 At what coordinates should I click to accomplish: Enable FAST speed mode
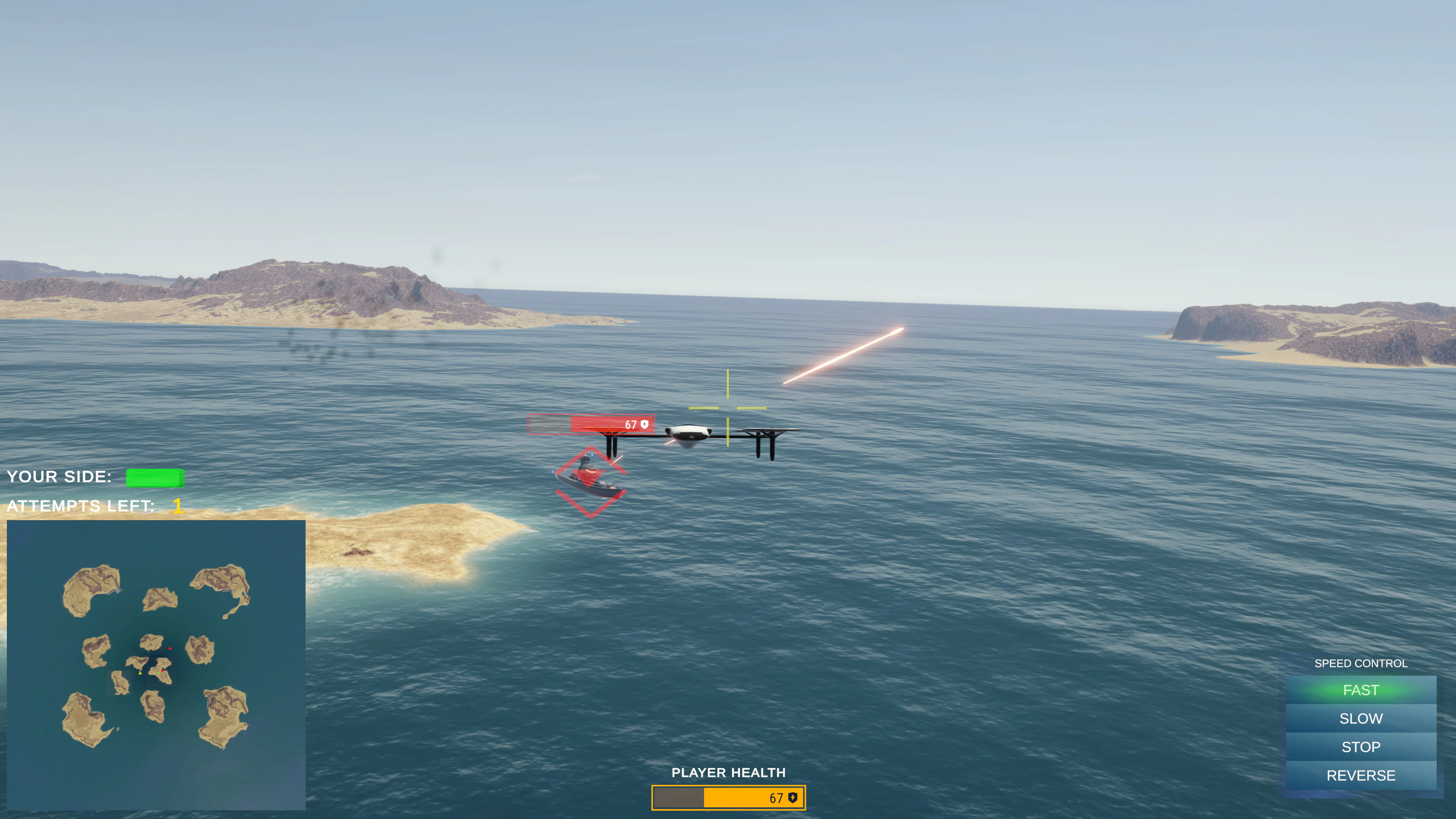pyautogui.click(x=1360, y=690)
